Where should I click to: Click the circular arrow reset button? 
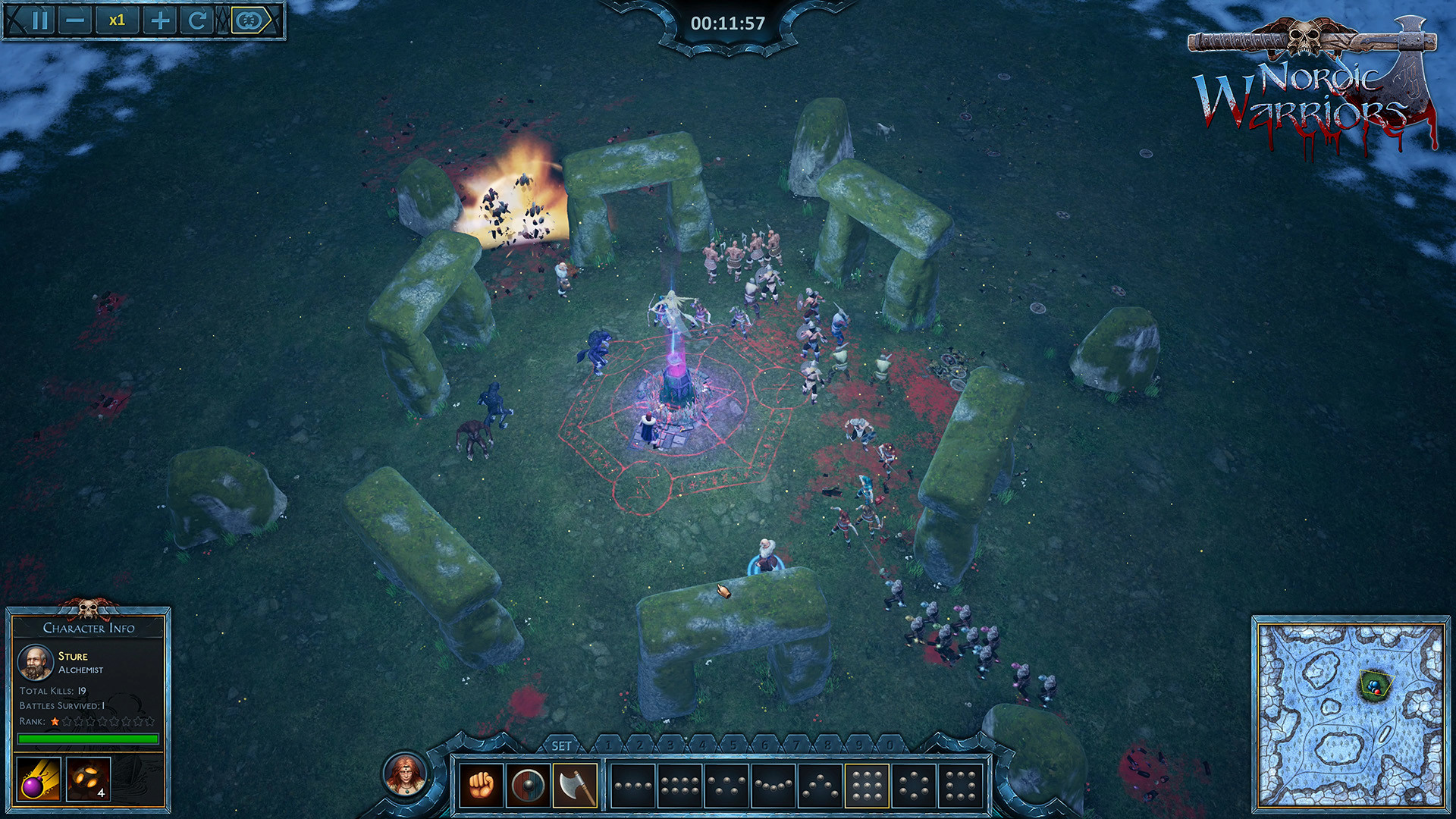[197, 20]
